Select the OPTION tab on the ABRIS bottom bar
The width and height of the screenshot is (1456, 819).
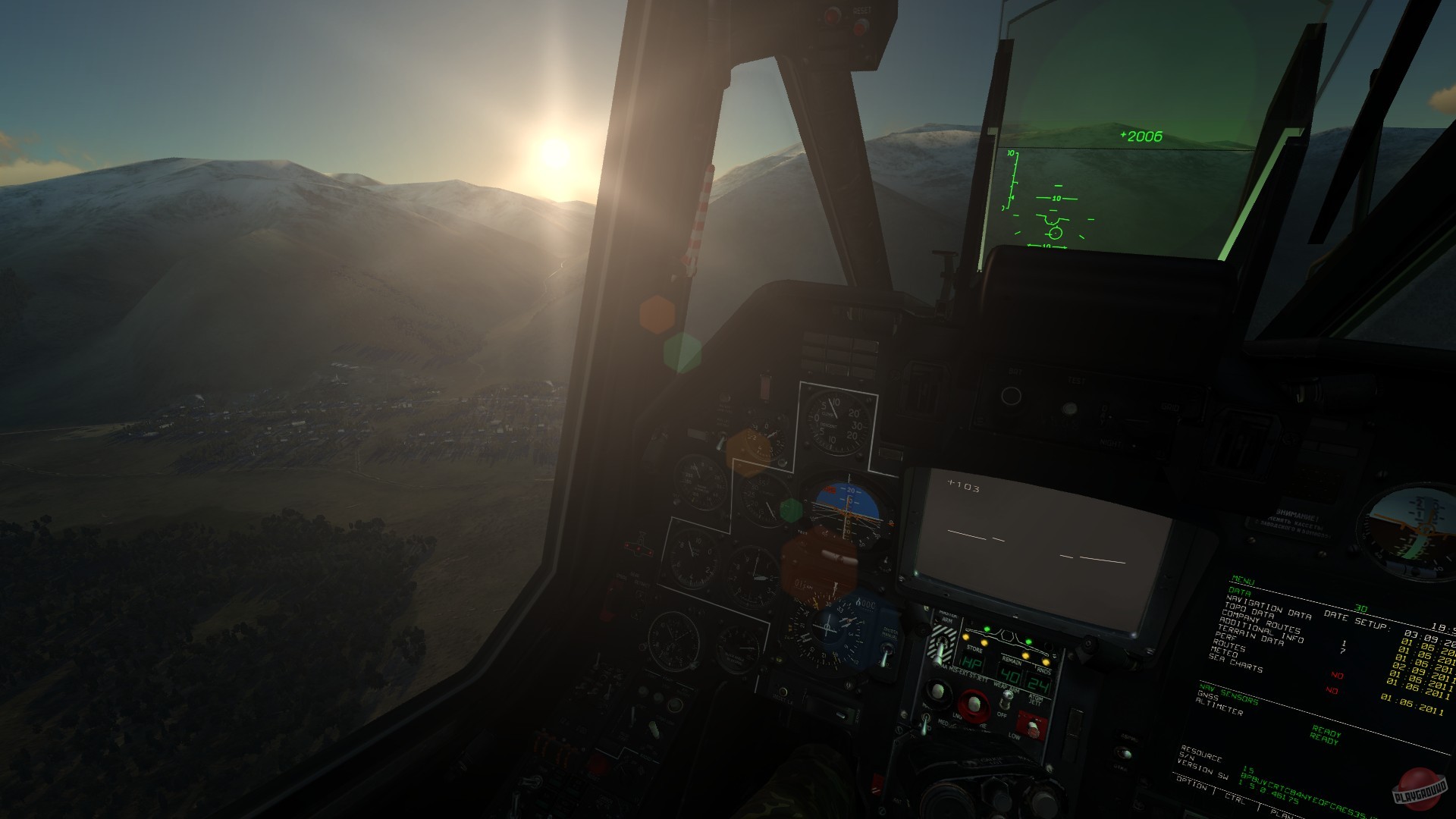click(1192, 784)
